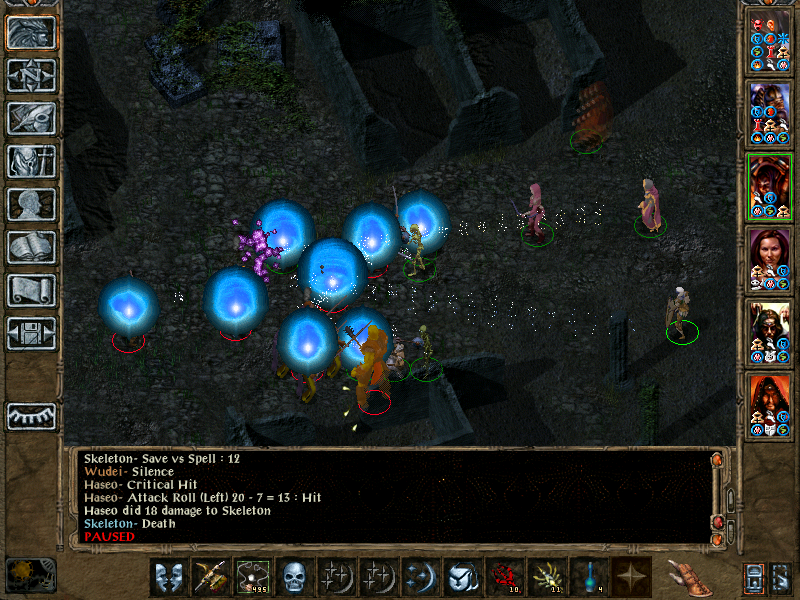Open the area map with the compass button
This screenshot has height=600, width=800.
31,76
